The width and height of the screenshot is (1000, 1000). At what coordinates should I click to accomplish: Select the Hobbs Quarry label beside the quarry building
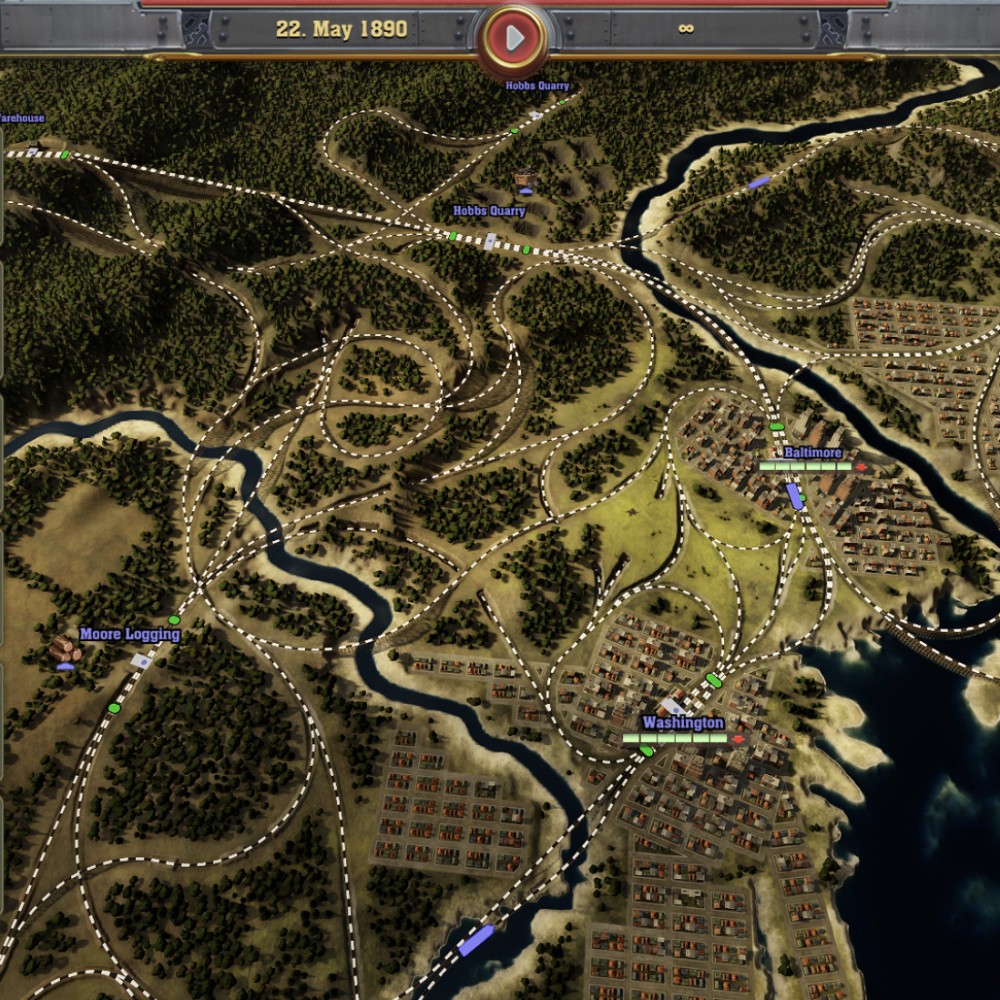489,211
